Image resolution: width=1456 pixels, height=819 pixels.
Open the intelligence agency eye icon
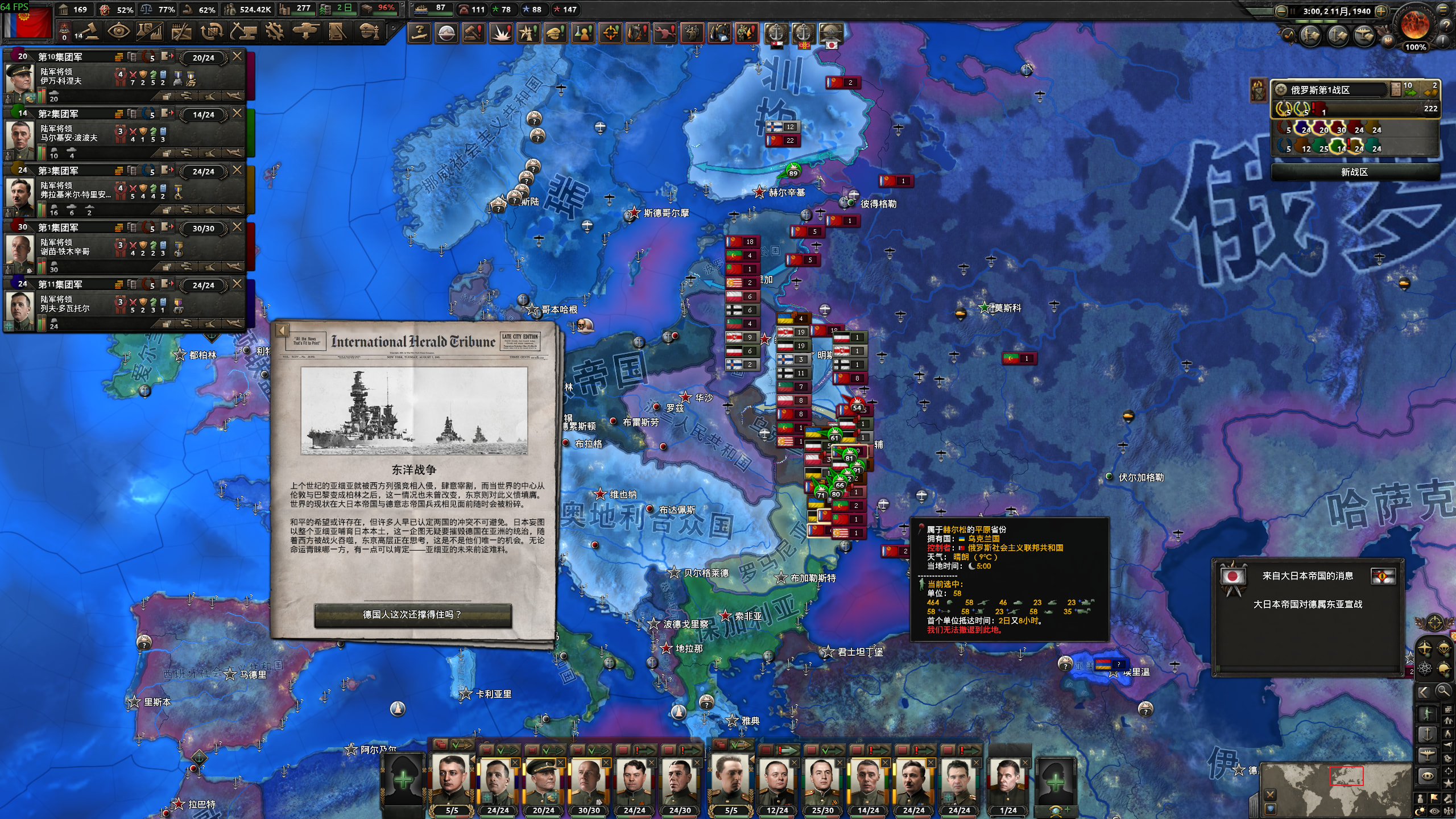pyautogui.click(x=118, y=32)
